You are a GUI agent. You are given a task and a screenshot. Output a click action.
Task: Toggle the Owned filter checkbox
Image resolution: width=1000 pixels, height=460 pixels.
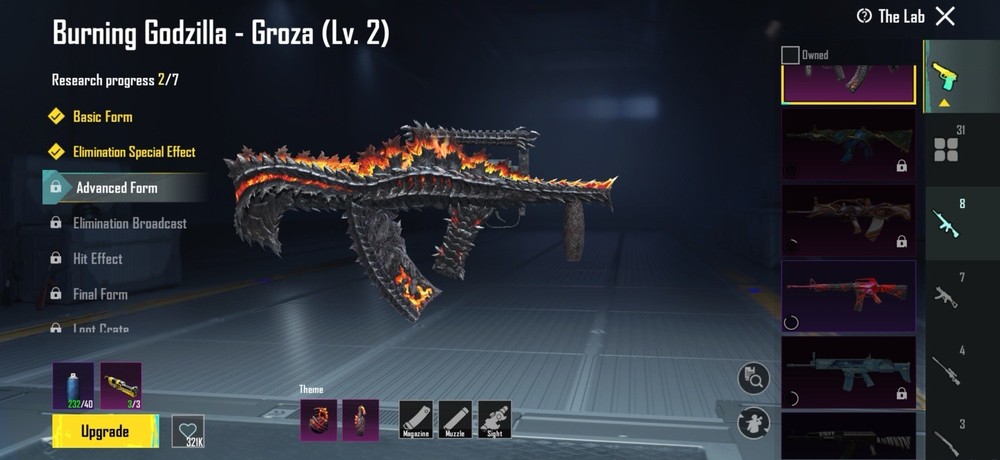point(790,55)
